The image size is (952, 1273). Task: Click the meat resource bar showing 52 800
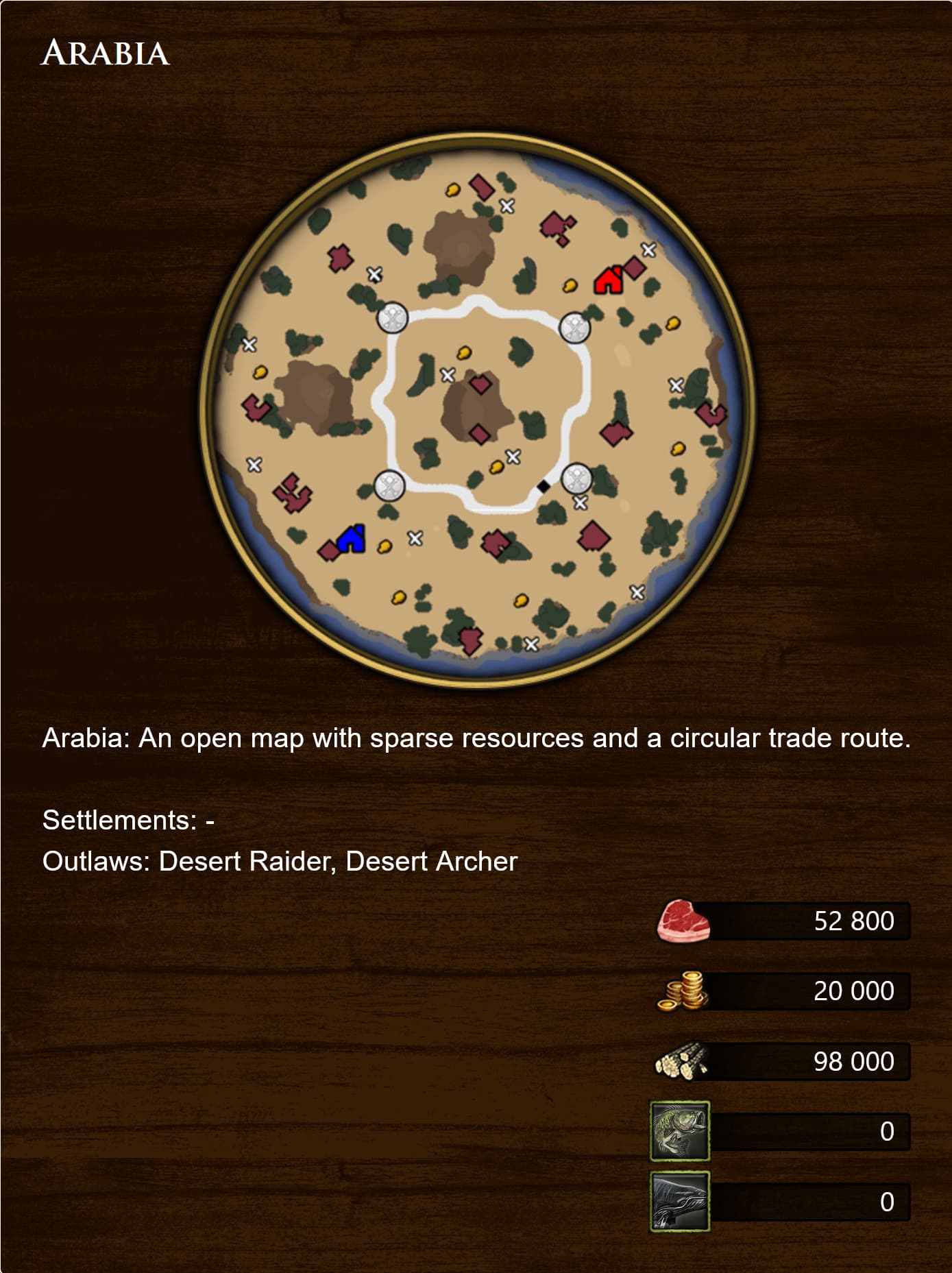click(809, 921)
